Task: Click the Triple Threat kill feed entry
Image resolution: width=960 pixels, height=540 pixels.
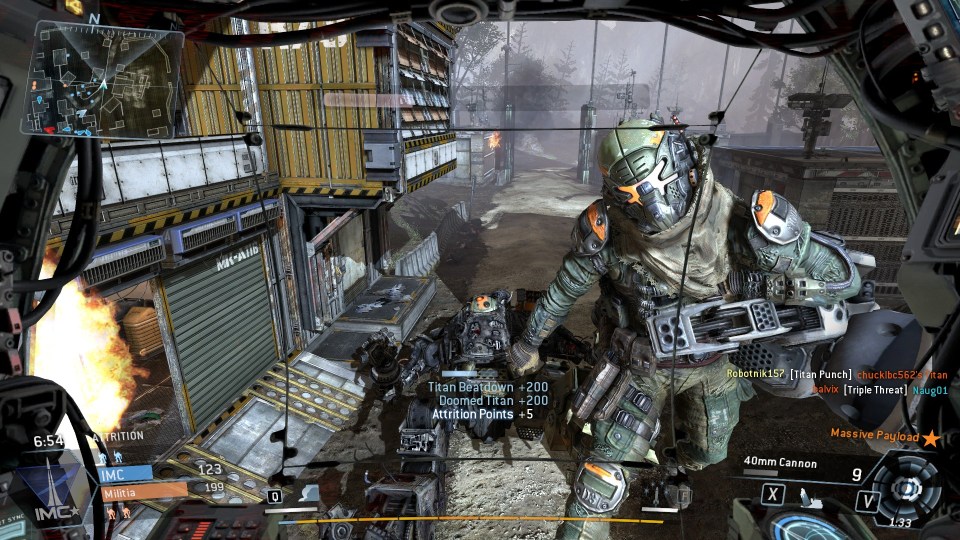Action: [875, 389]
